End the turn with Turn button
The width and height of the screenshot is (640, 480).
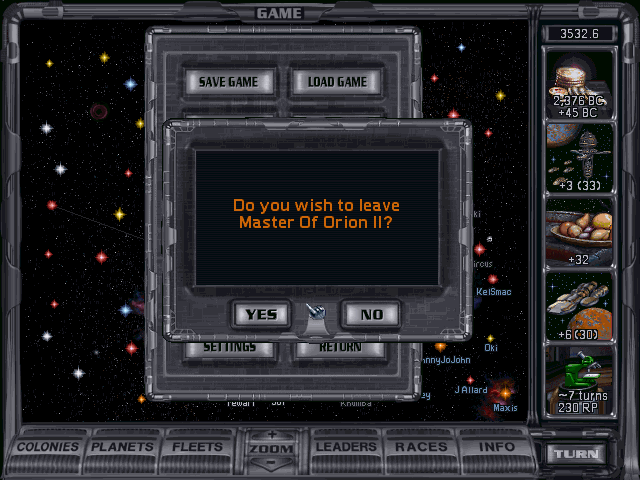tap(579, 453)
